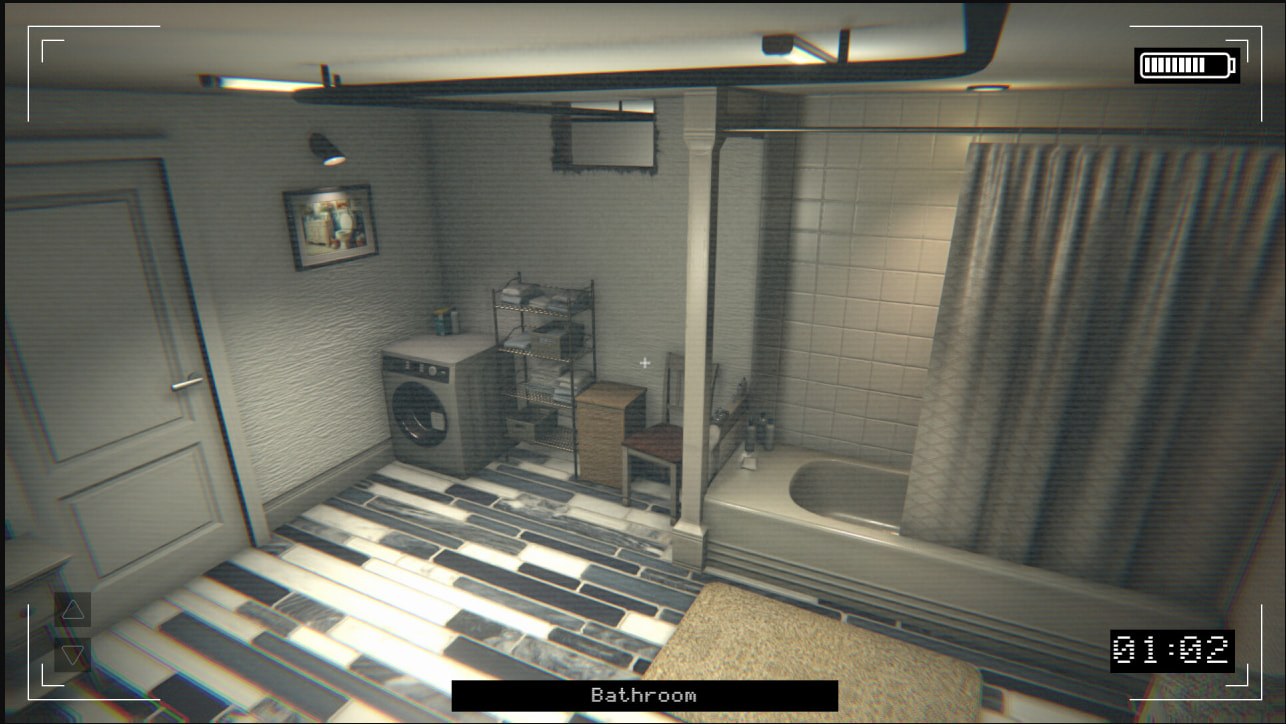This screenshot has height=724, width=1286.
Task: Click the down triangle camera button
Action: point(73,655)
